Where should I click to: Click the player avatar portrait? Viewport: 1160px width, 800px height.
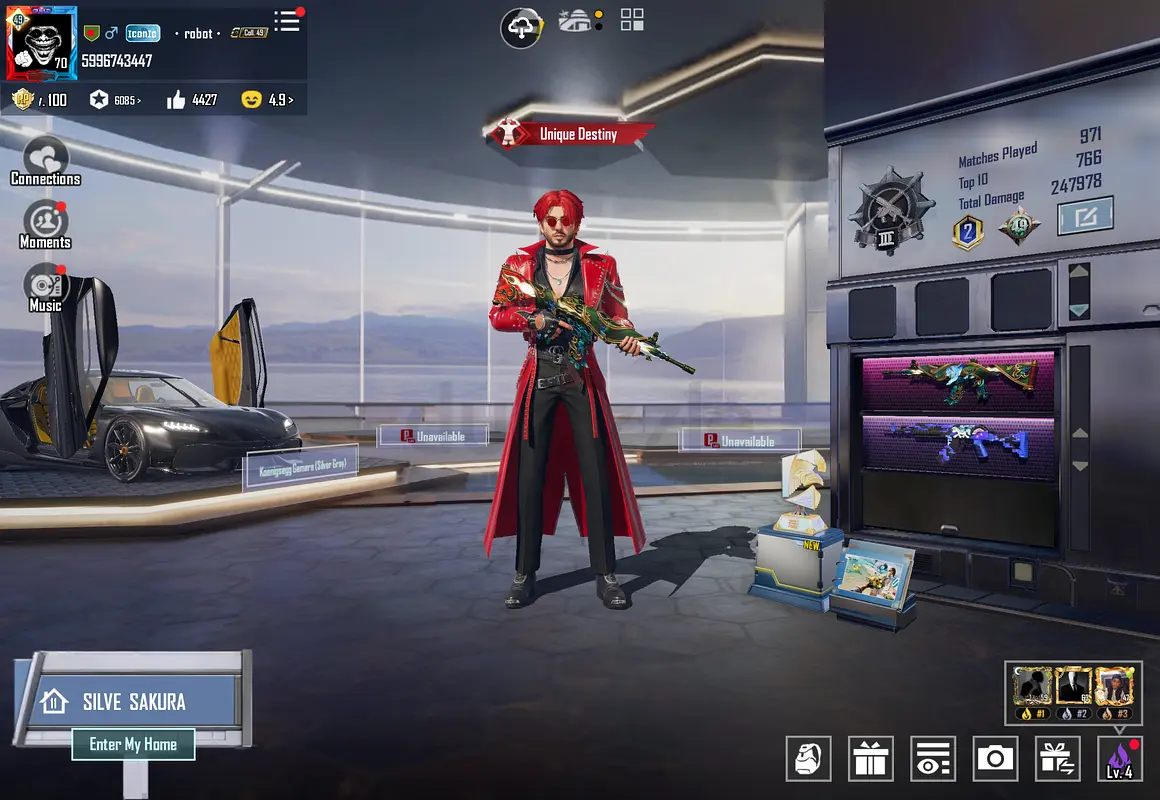(x=42, y=43)
